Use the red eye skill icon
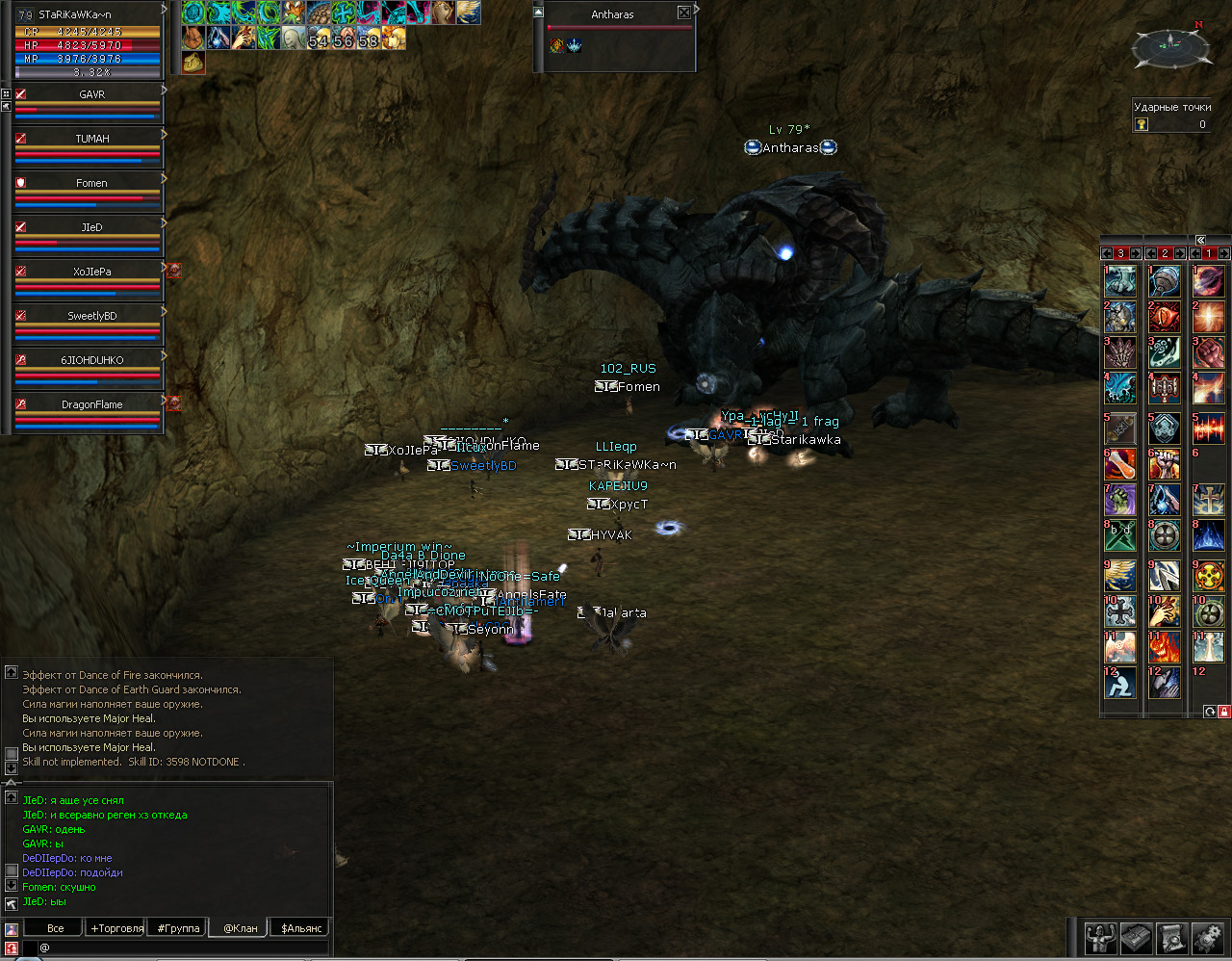 coord(1165,316)
